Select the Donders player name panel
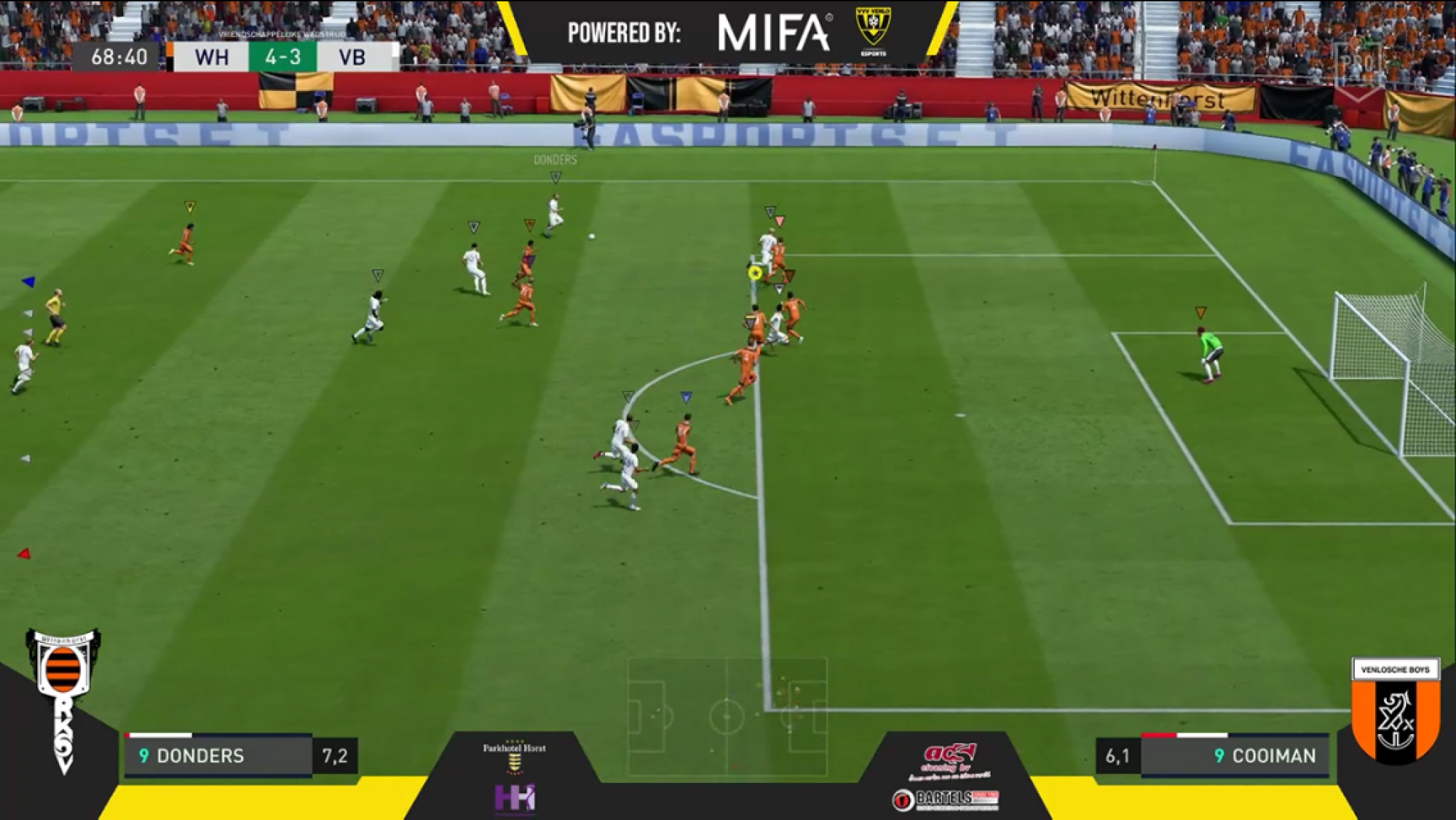Image resolution: width=1456 pixels, height=820 pixels. [x=218, y=756]
